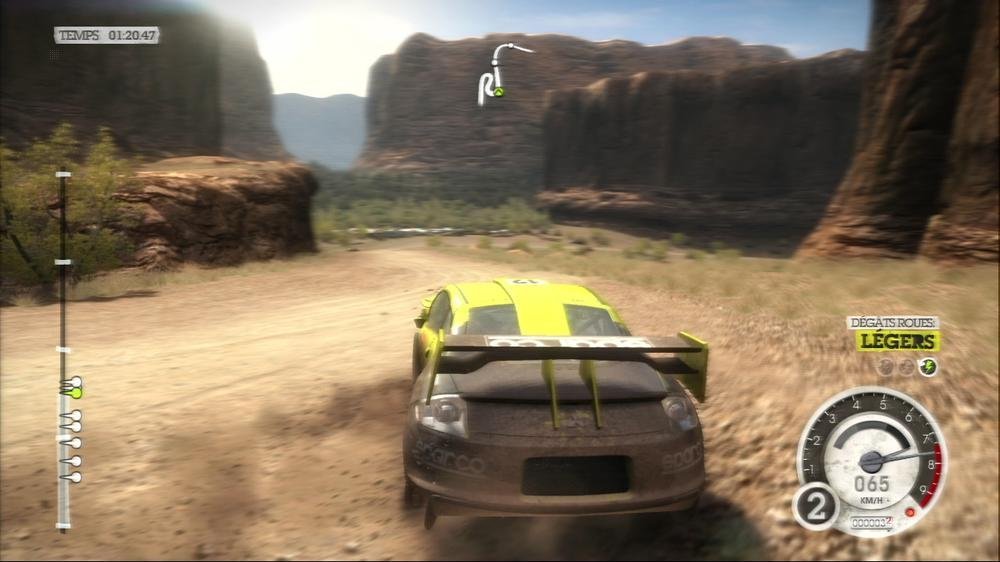Click the current gear number indicator

[816, 506]
